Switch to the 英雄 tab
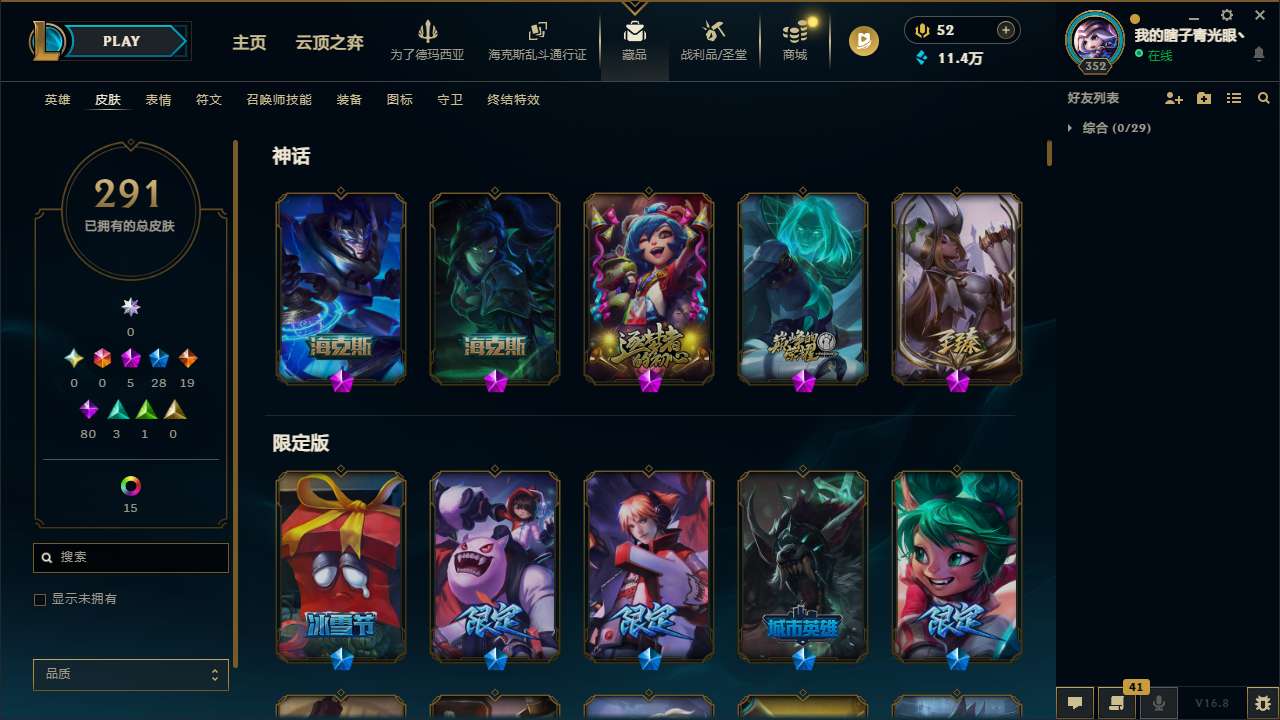This screenshot has width=1280, height=720. pyautogui.click(x=57, y=100)
